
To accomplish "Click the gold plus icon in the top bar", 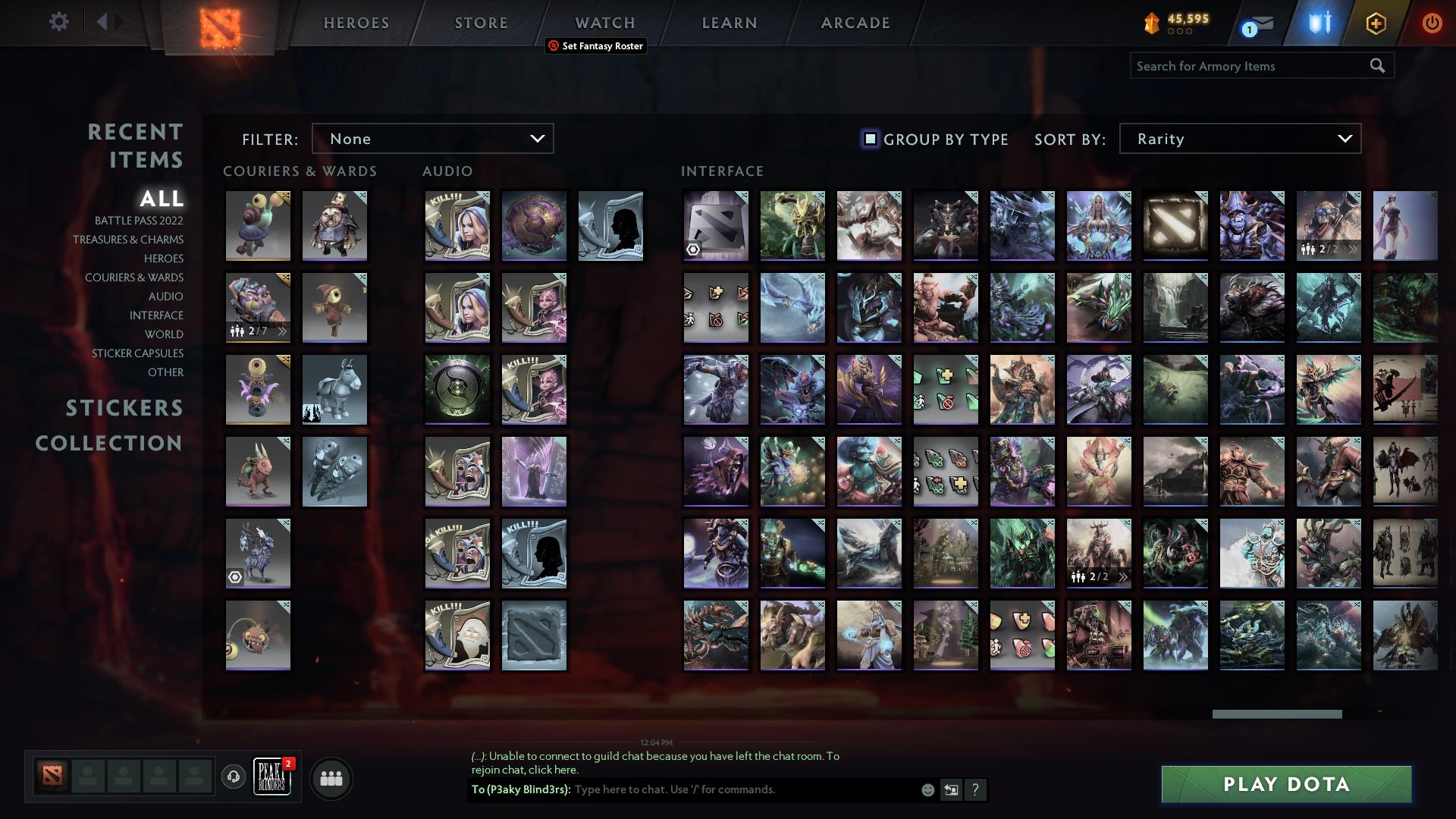I will point(1376,23).
